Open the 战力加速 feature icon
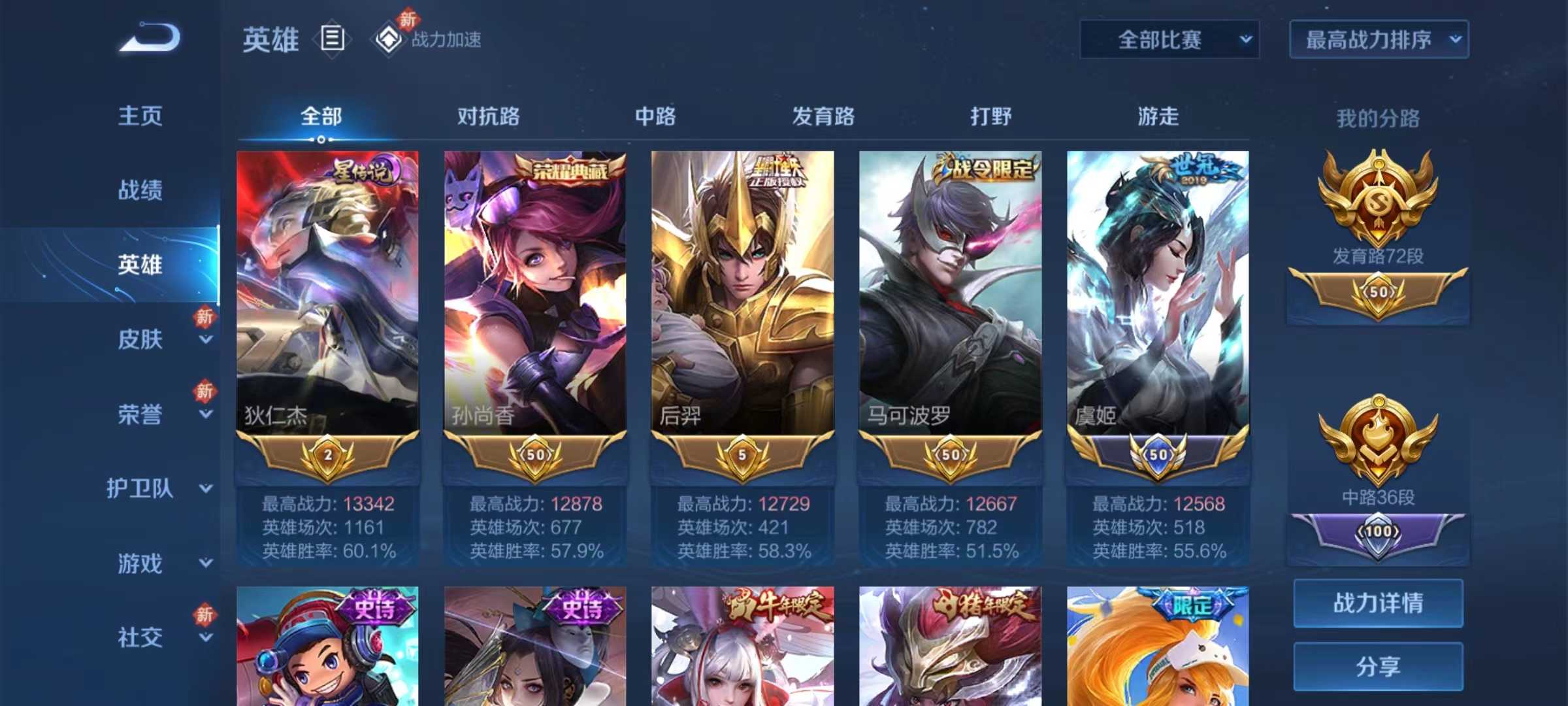The width and height of the screenshot is (1568, 706). [x=388, y=39]
